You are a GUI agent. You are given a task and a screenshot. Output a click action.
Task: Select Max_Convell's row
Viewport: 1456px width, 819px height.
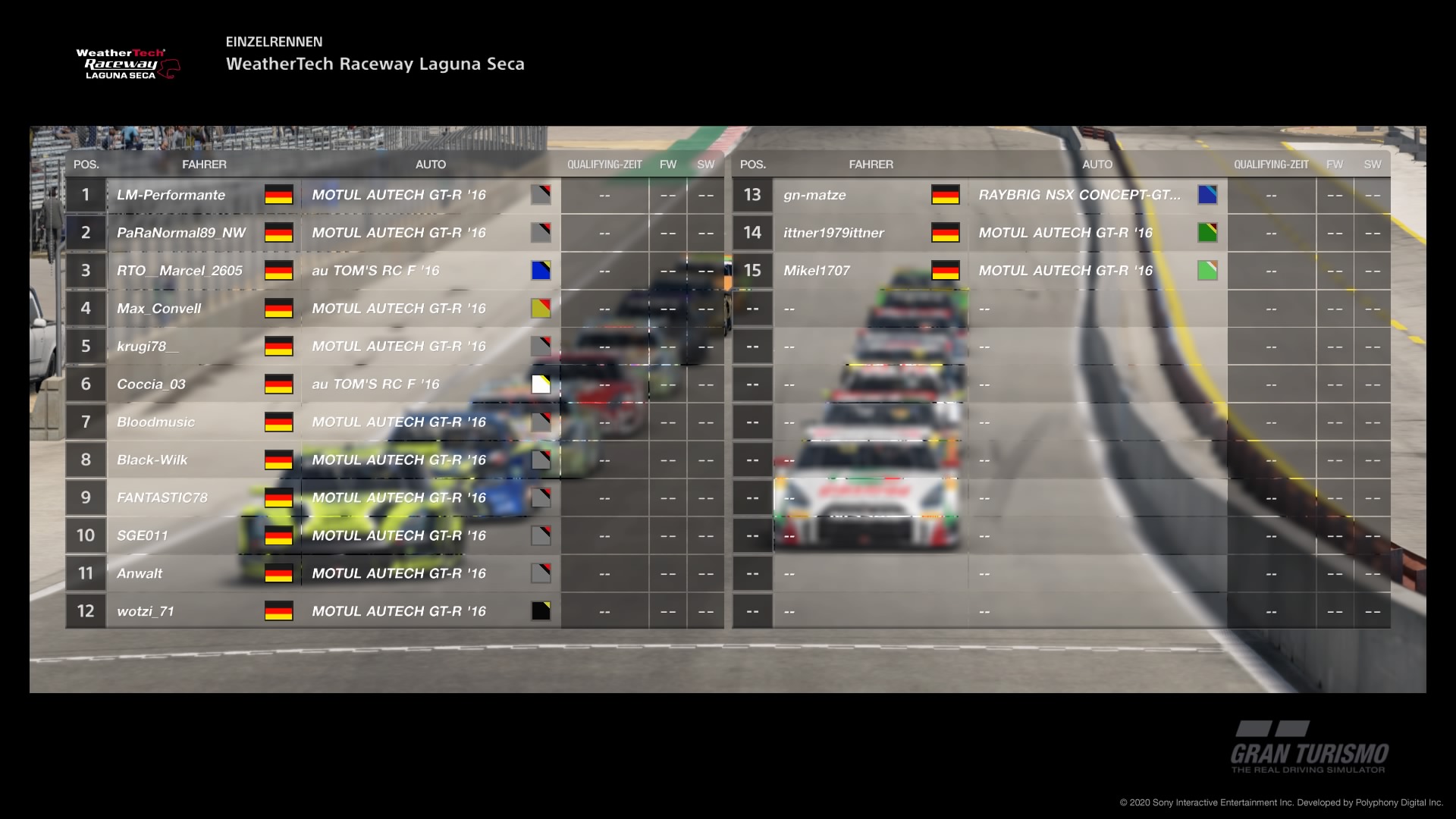pos(159,309)
